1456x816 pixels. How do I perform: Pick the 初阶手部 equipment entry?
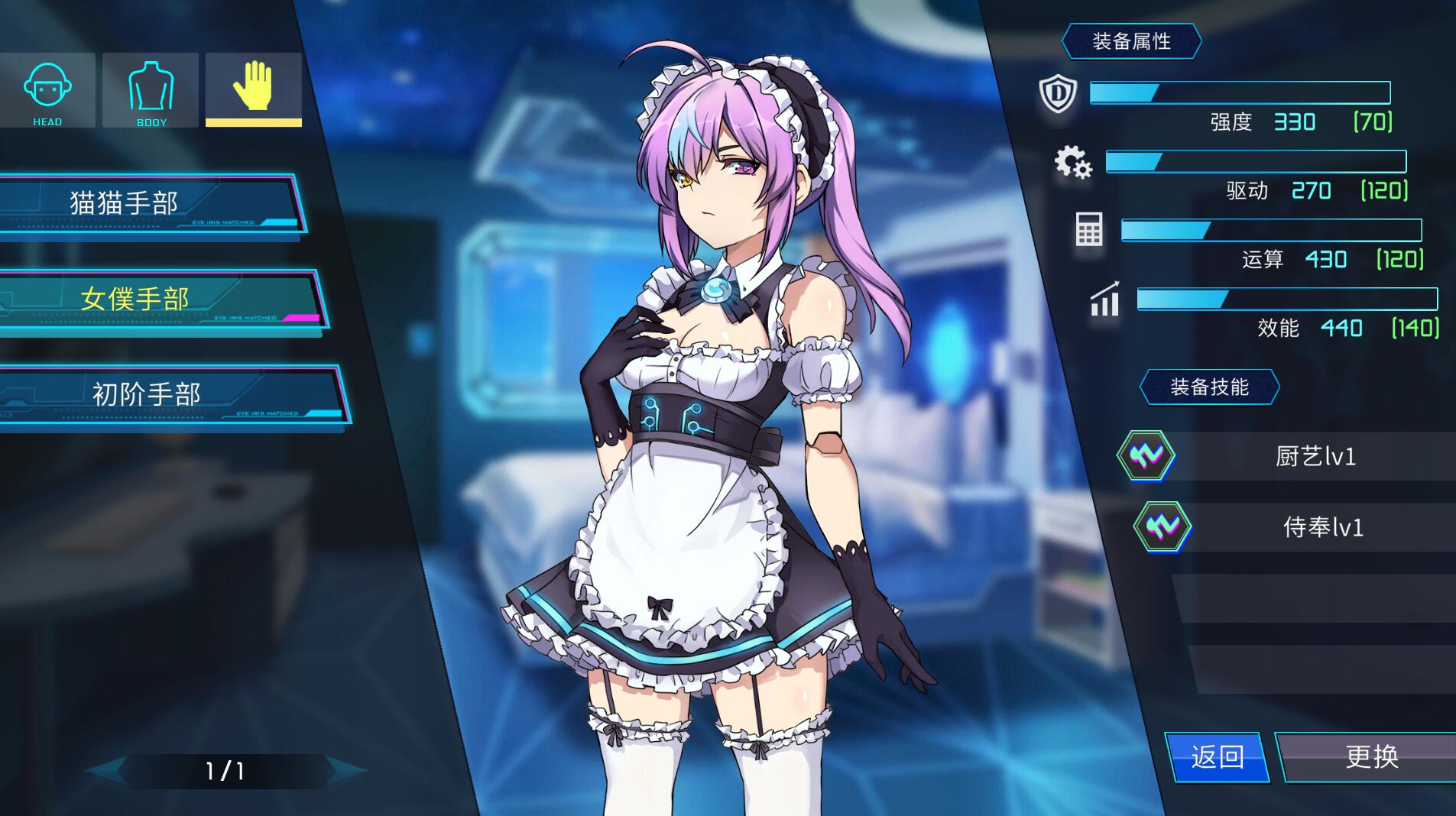tap(168, 394)
